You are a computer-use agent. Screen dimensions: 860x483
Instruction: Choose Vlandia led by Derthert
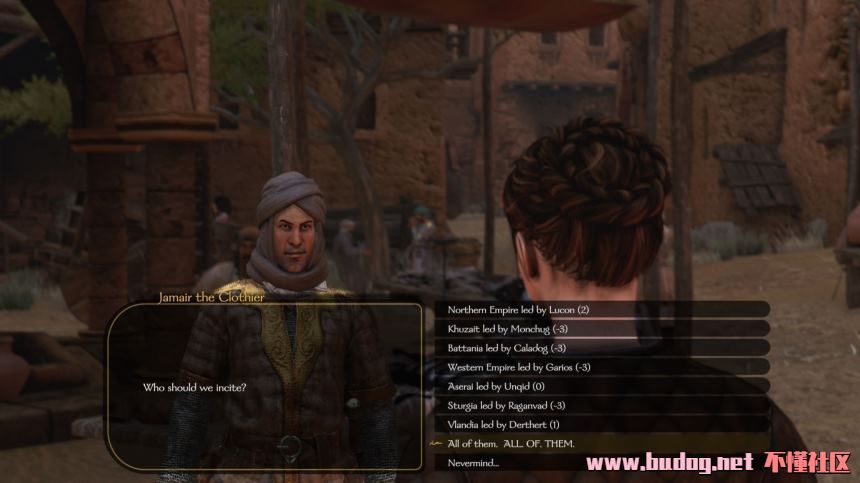coord(503,424)
